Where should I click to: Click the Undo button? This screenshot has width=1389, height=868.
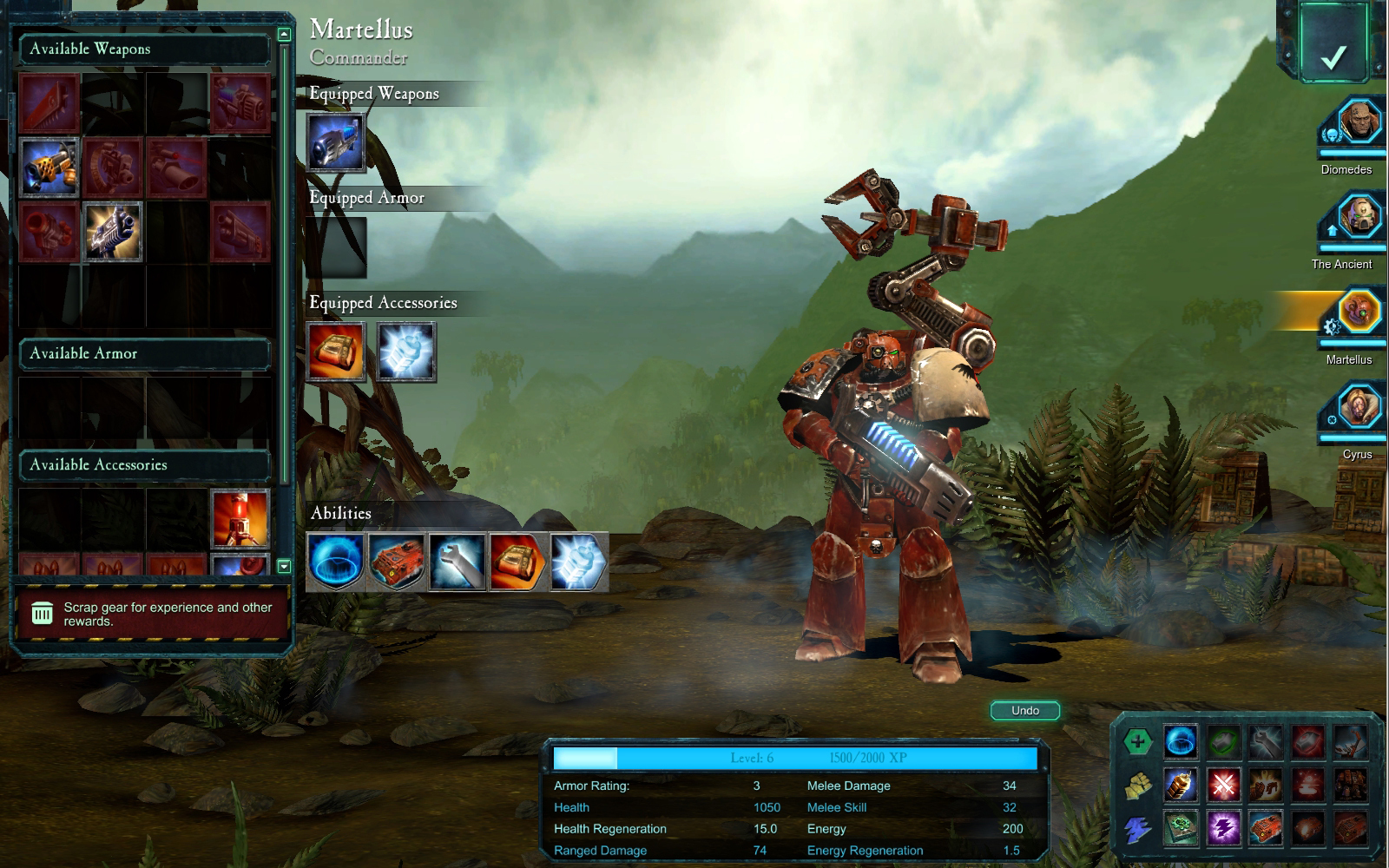pyautogui.click(x=1025, y=711)
